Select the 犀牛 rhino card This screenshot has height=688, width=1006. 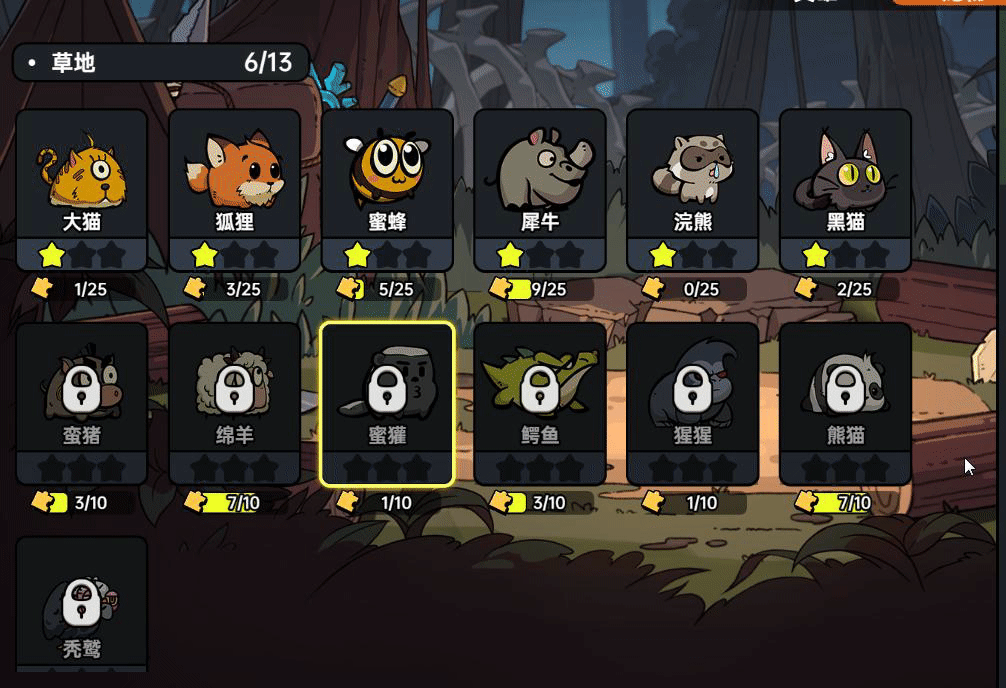pyautogui.click(x=540, y=189)
